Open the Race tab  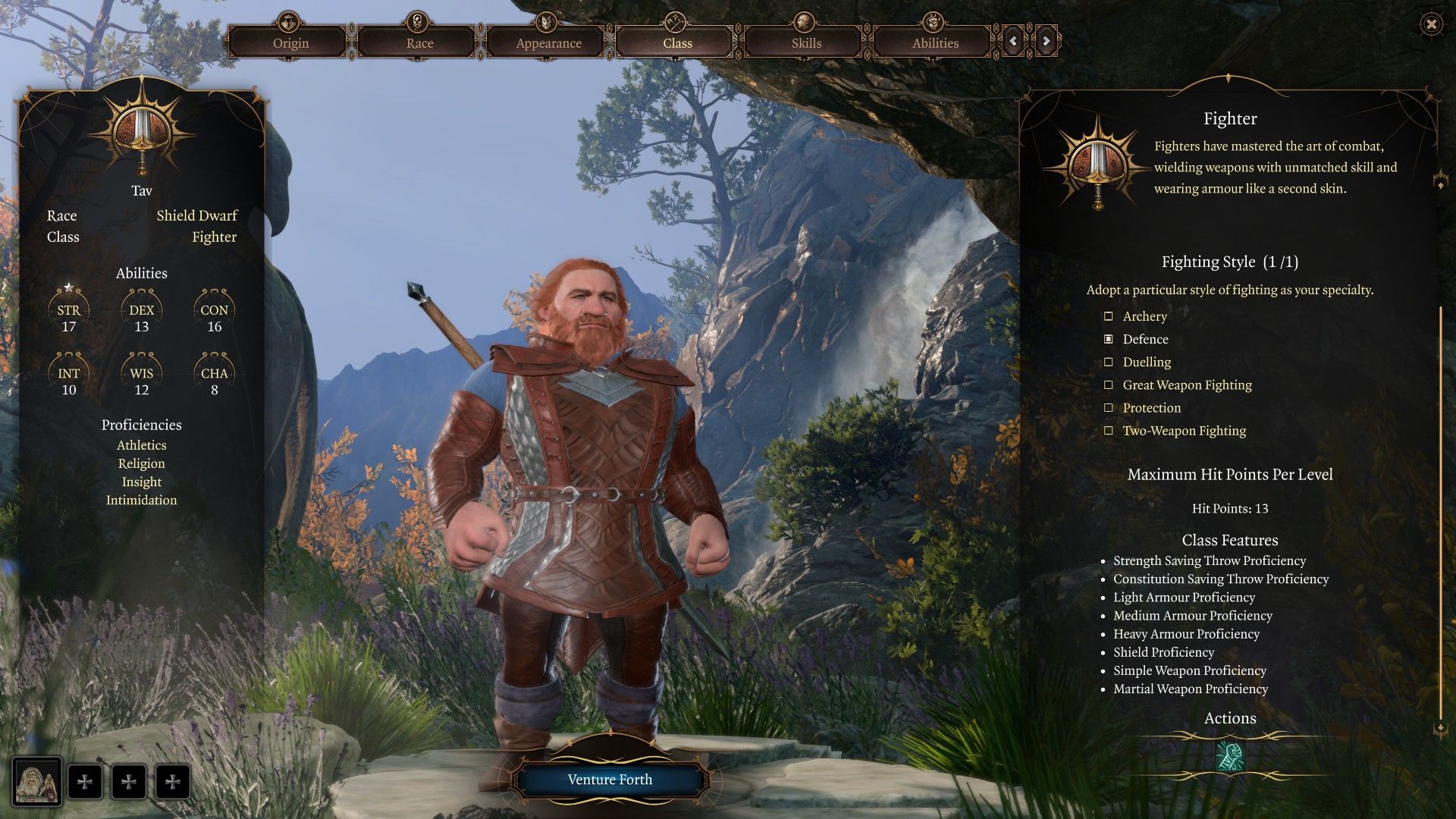pyautogui.click(x=419, y=42)
